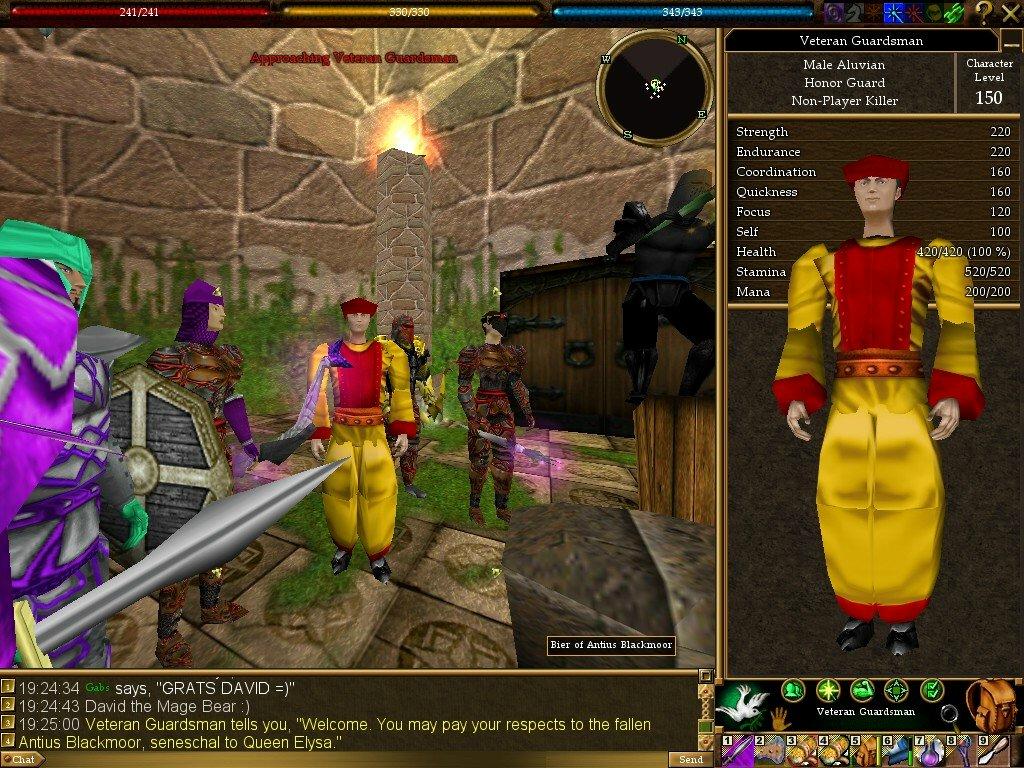
Task: Pick the pack in shortcut slot 5
Action: click(866, 751)
